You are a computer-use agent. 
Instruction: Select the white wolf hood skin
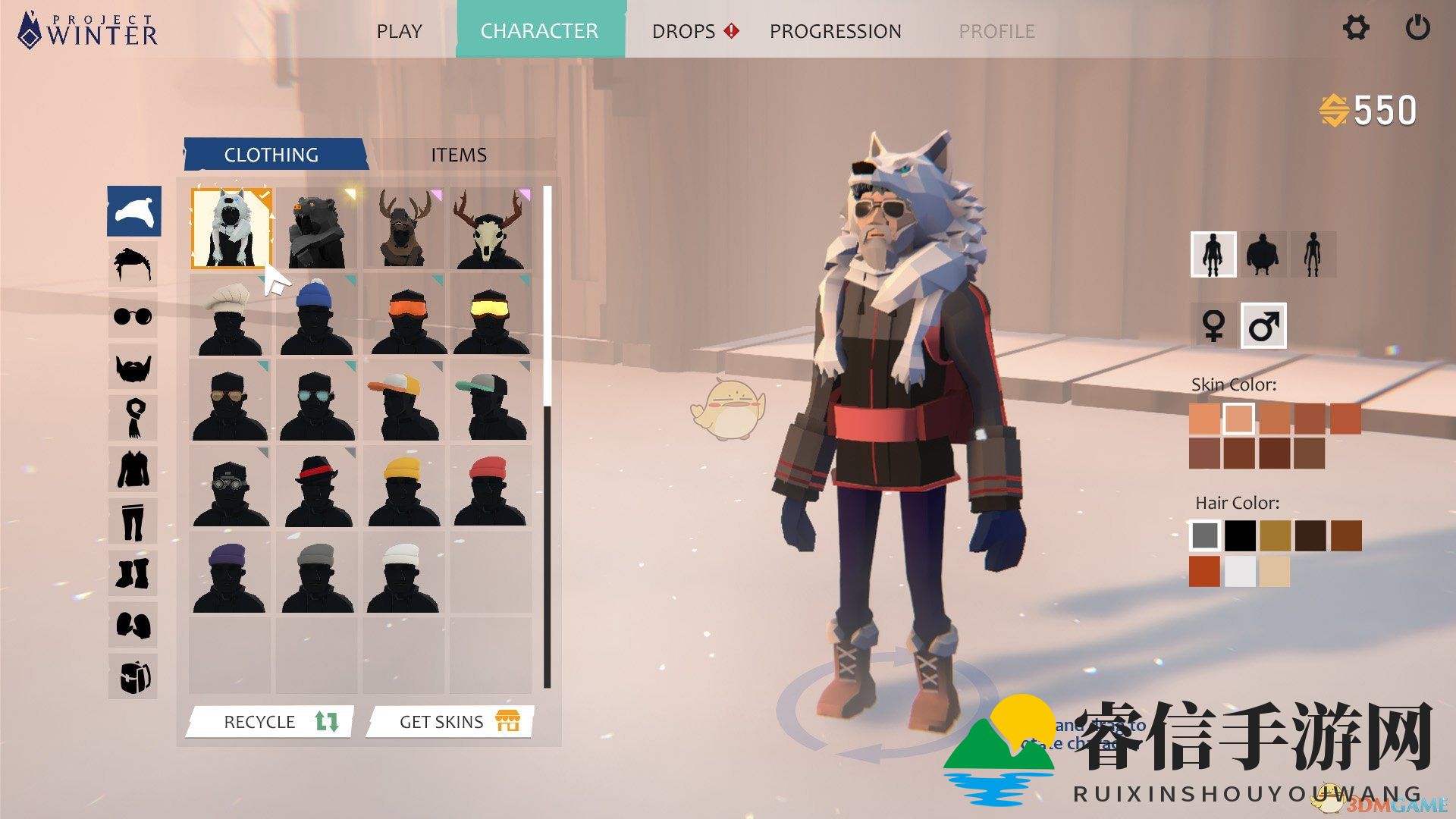tap(231, 228)
